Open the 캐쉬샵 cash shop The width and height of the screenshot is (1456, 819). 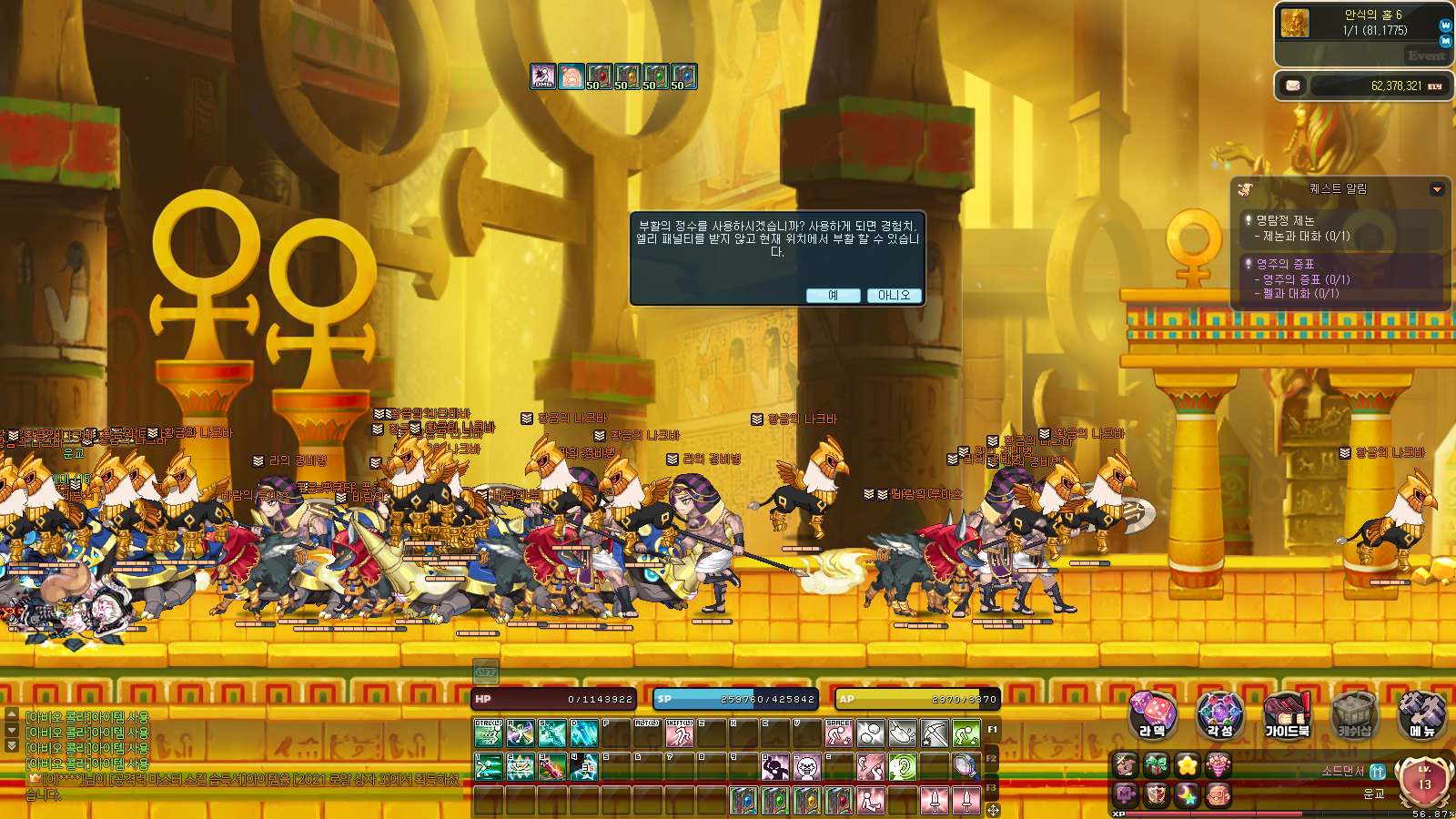[1354, 714]
